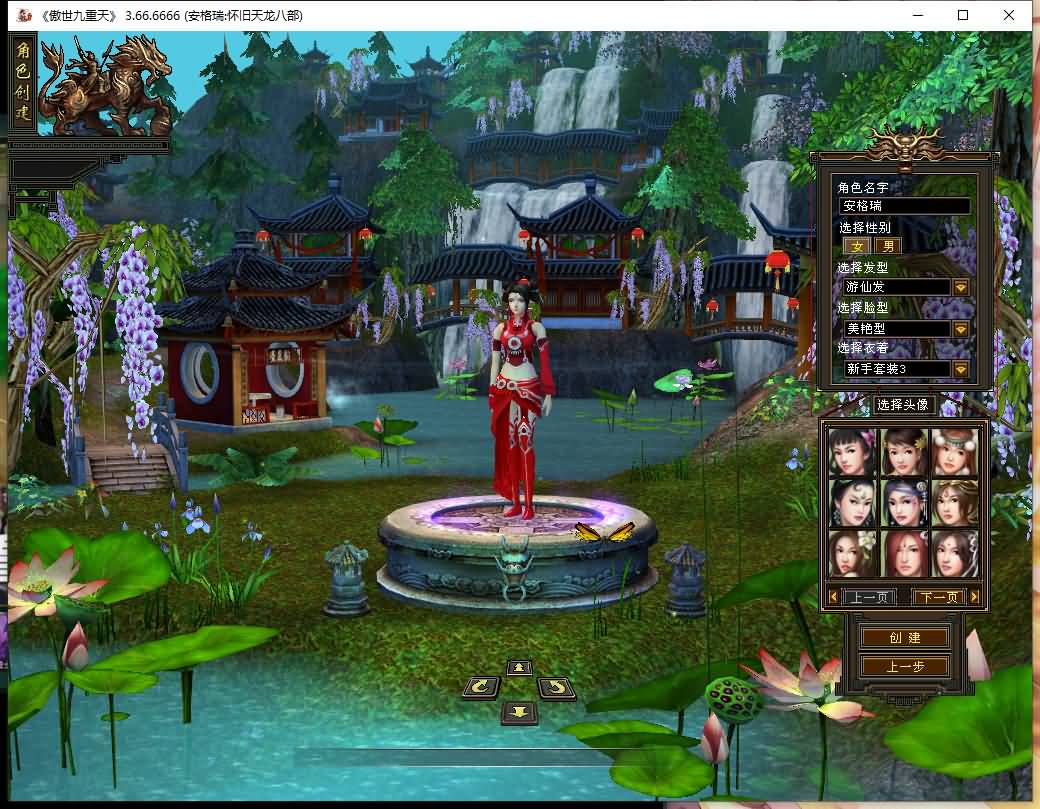Click the down arrow camera button
Screen dimensions: 1040x809
pos(519,712)
